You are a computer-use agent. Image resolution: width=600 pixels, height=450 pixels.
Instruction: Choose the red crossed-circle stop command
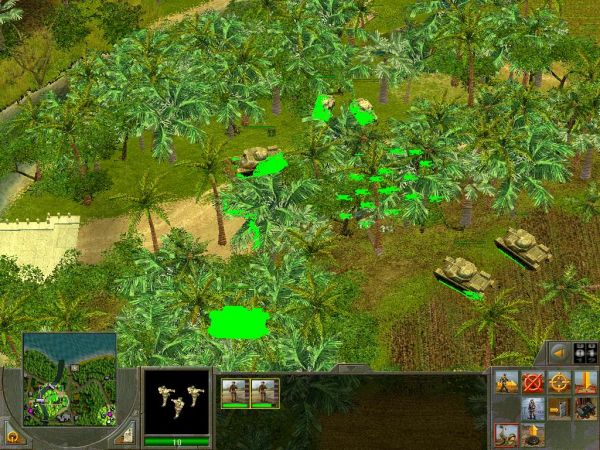pos(533,382)
